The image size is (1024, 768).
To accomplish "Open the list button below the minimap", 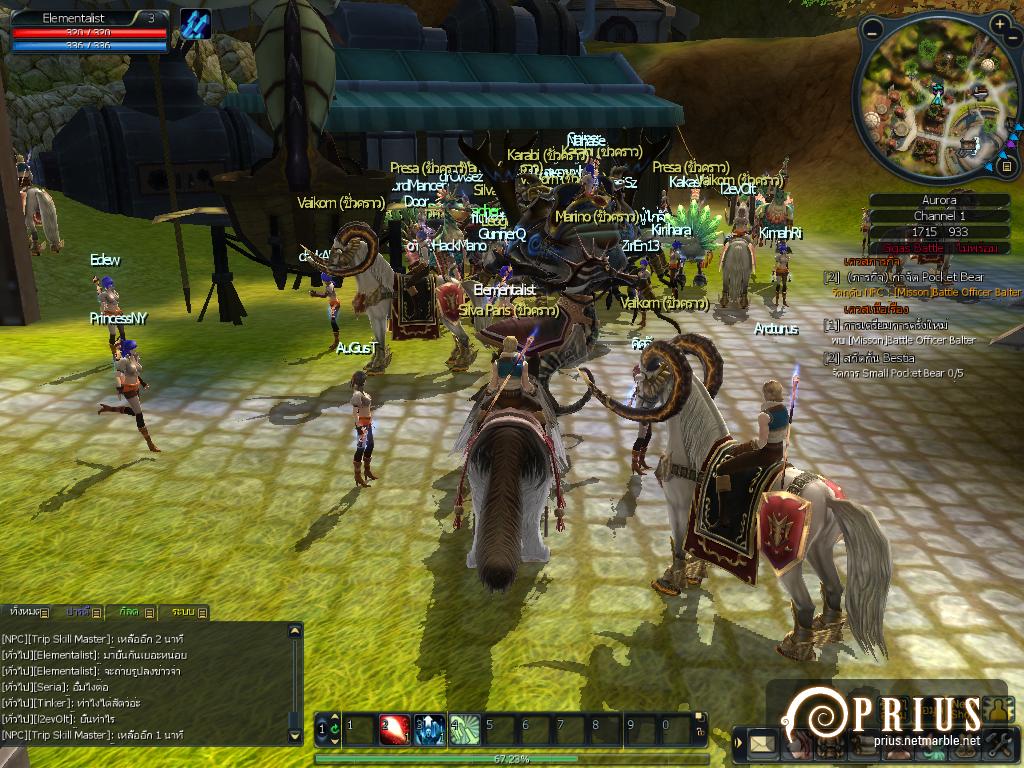I will coord(1007,165).
